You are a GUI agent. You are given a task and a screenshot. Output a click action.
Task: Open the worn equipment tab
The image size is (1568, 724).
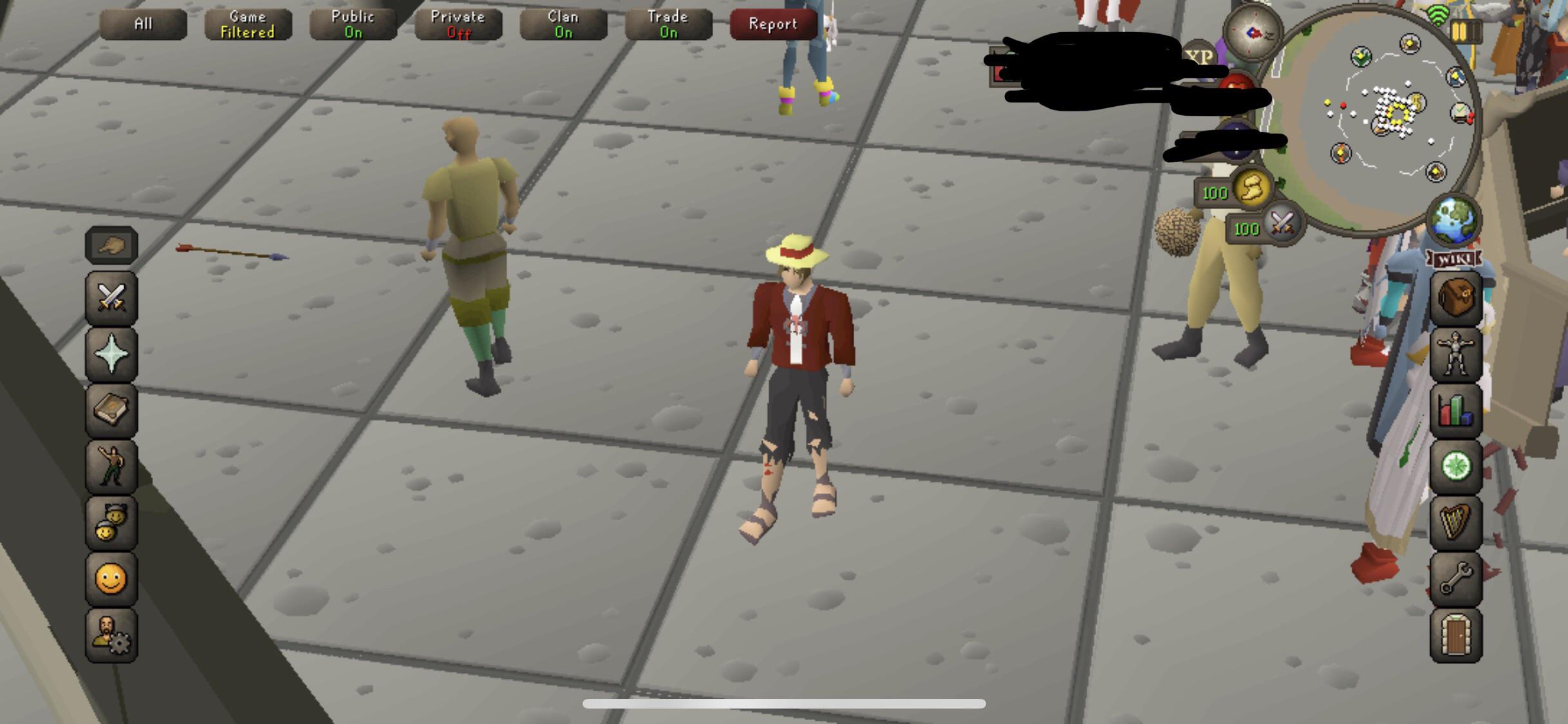[1457, 355]
